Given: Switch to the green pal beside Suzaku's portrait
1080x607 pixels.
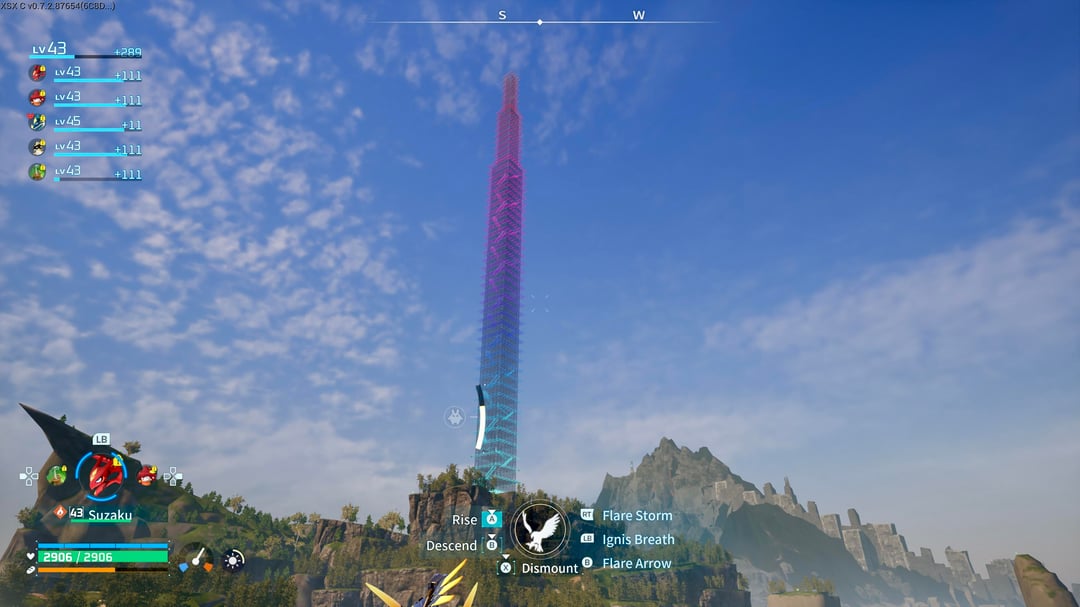Looking at the screenshot, I should click(x=58, y=475).
